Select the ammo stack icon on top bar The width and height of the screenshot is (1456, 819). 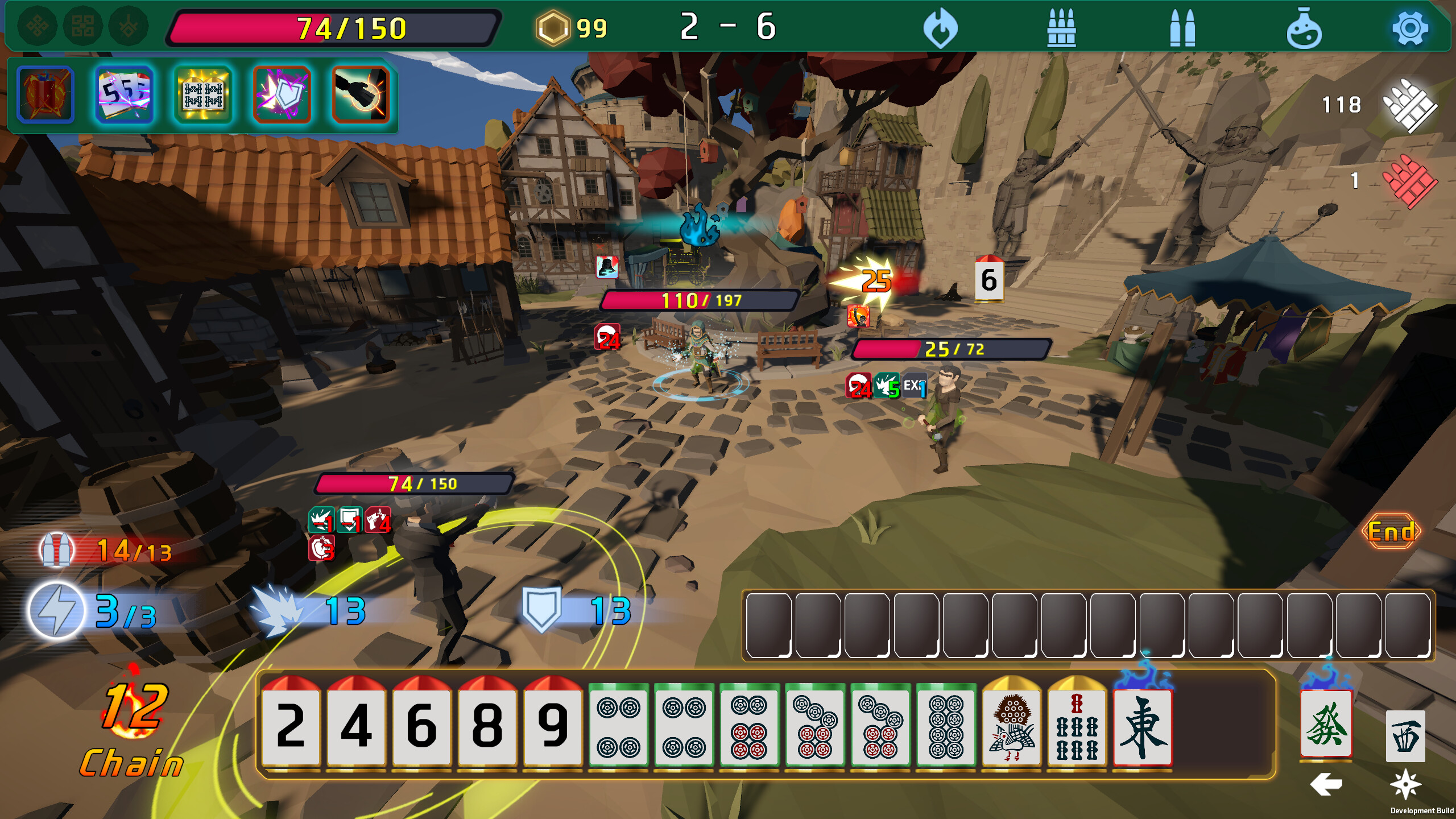coord(1062,26)
